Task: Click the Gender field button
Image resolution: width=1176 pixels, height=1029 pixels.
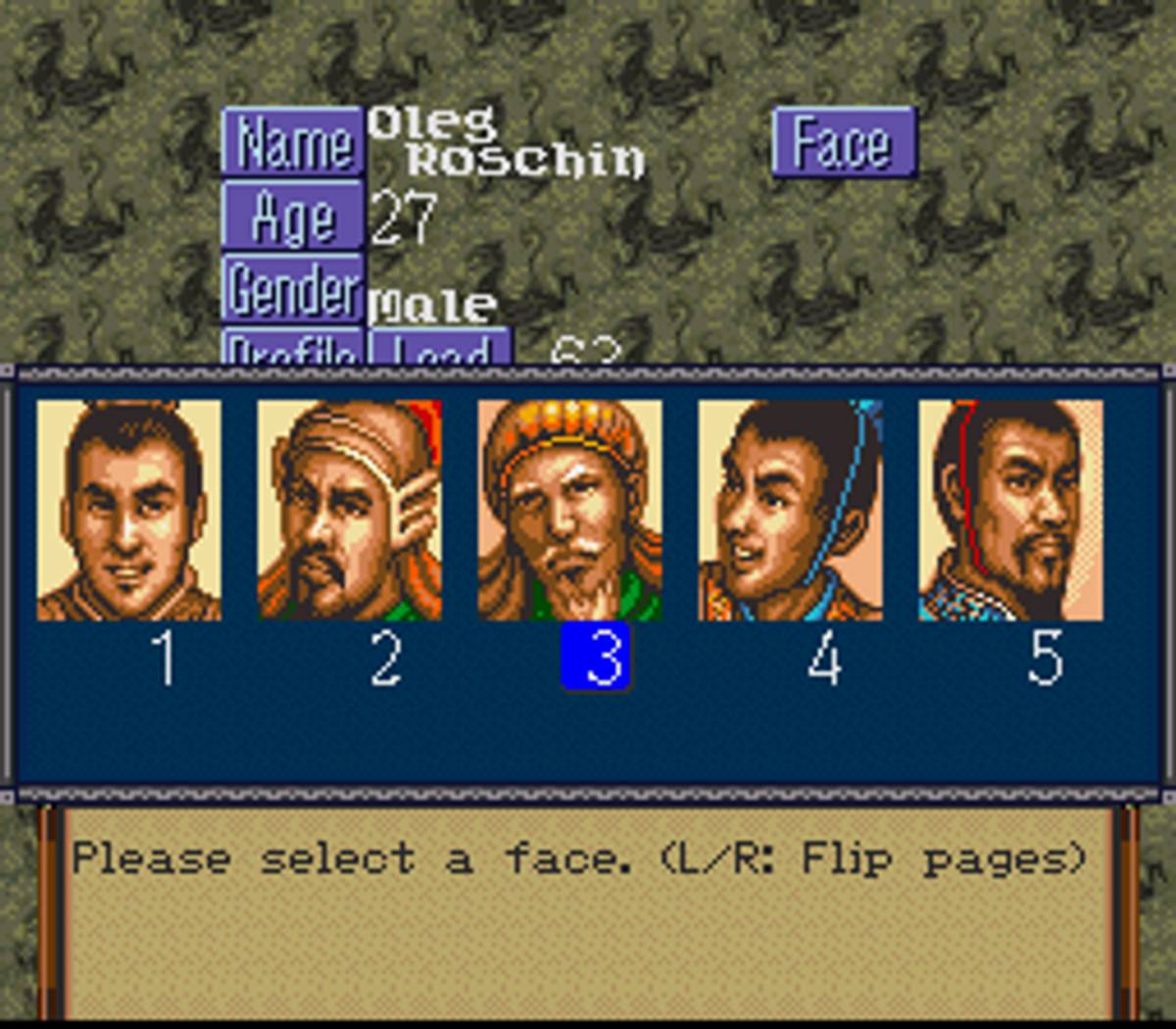Action: (x=293, y=288)
